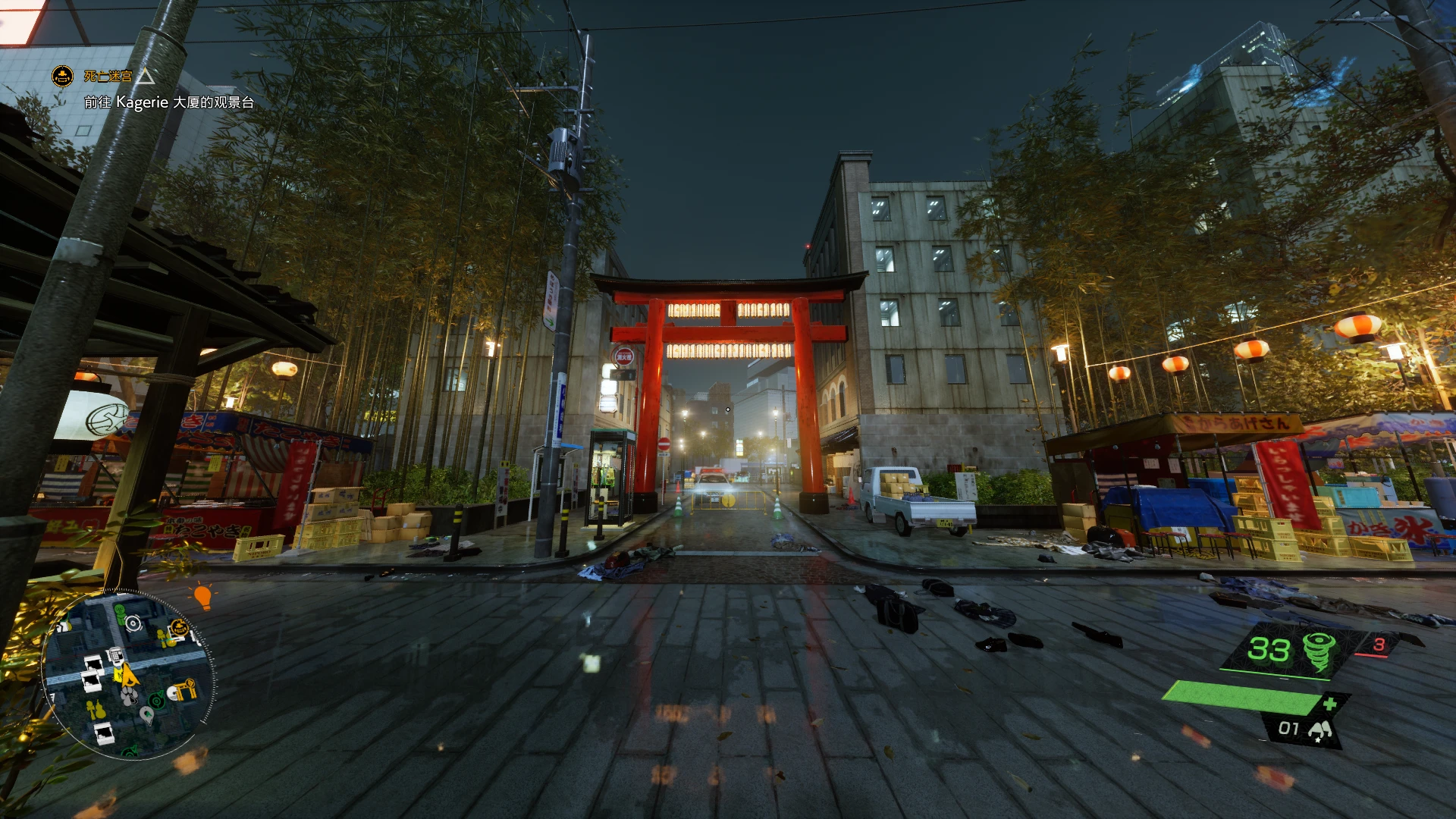1456x819 pixels.
Task: Select the phone booth icon on the minimap
Action: 117,655
